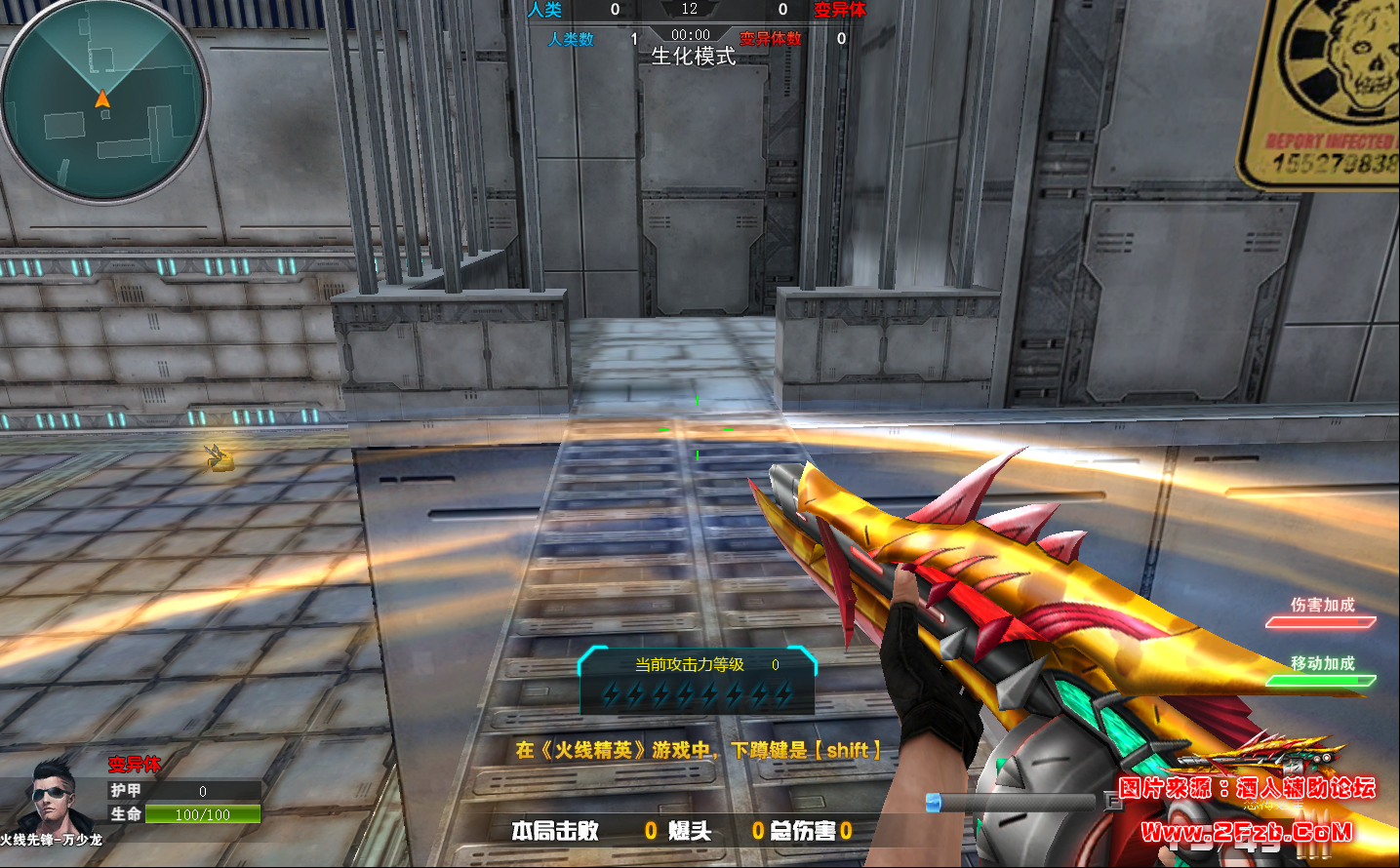Click the circular radar minimap
Image resolution: width=1400 pixels, height=868 pixels.
click(x=103, y=101)
